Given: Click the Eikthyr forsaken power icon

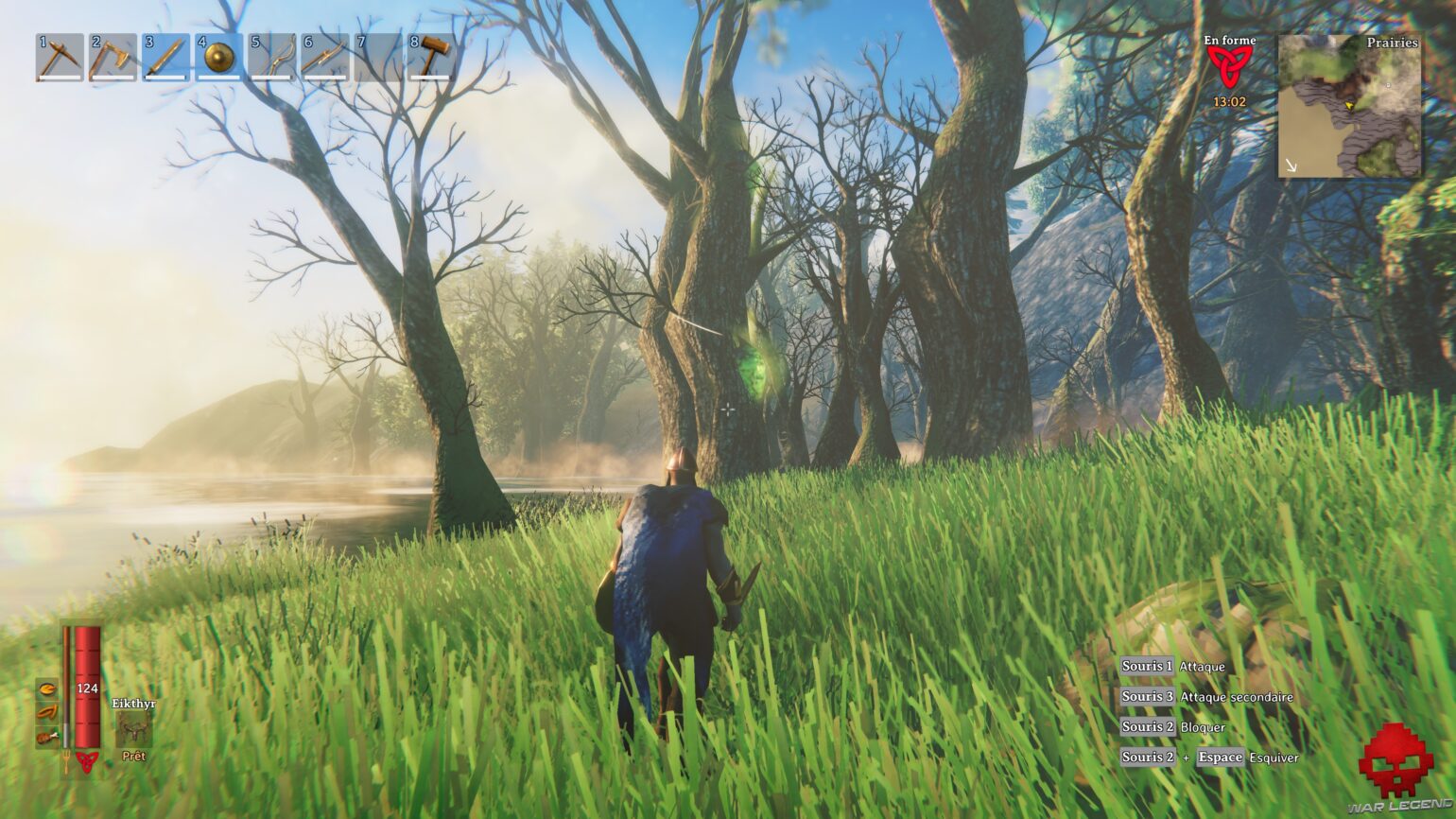Looking at the screenshot, I should click(x=133, y=728).
